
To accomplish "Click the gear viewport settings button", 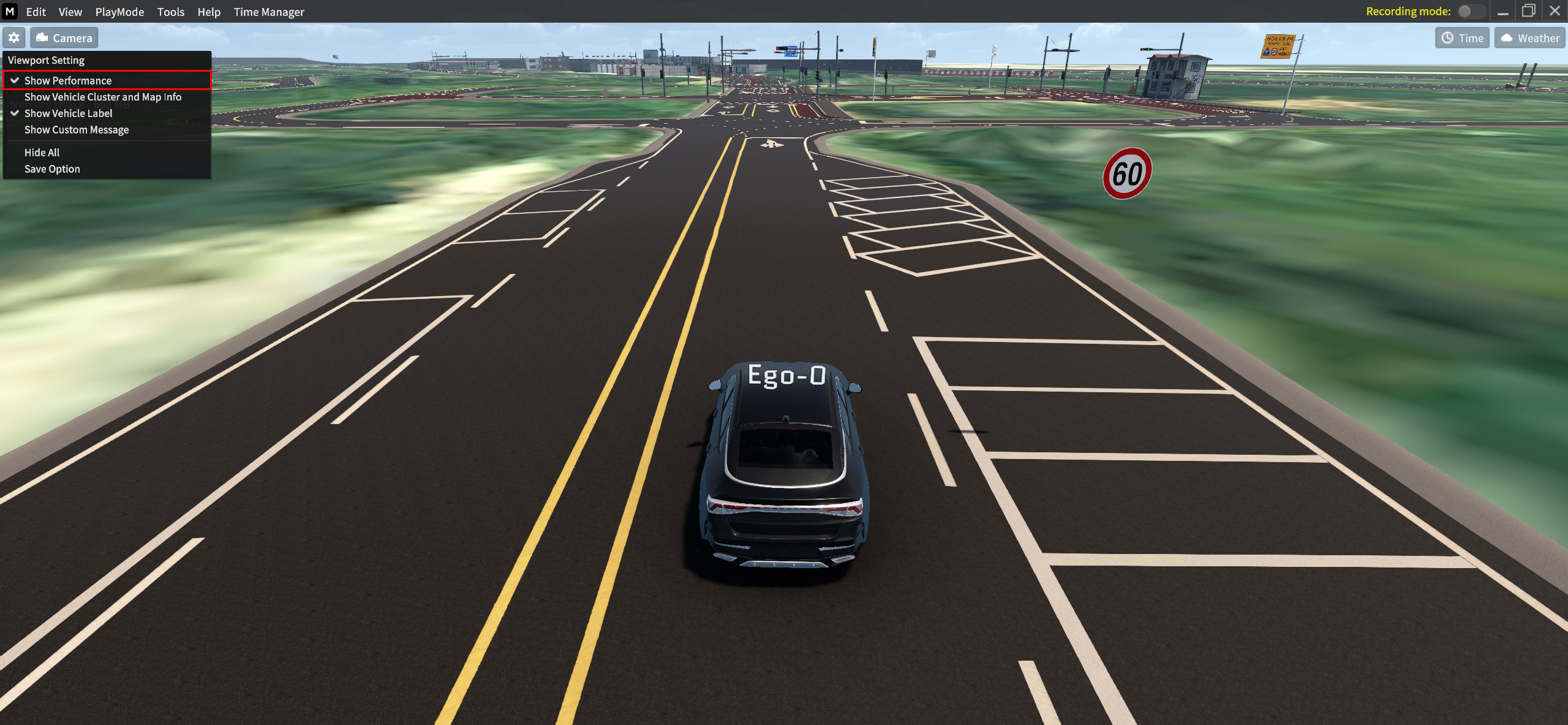I will (x=14, y=38).
